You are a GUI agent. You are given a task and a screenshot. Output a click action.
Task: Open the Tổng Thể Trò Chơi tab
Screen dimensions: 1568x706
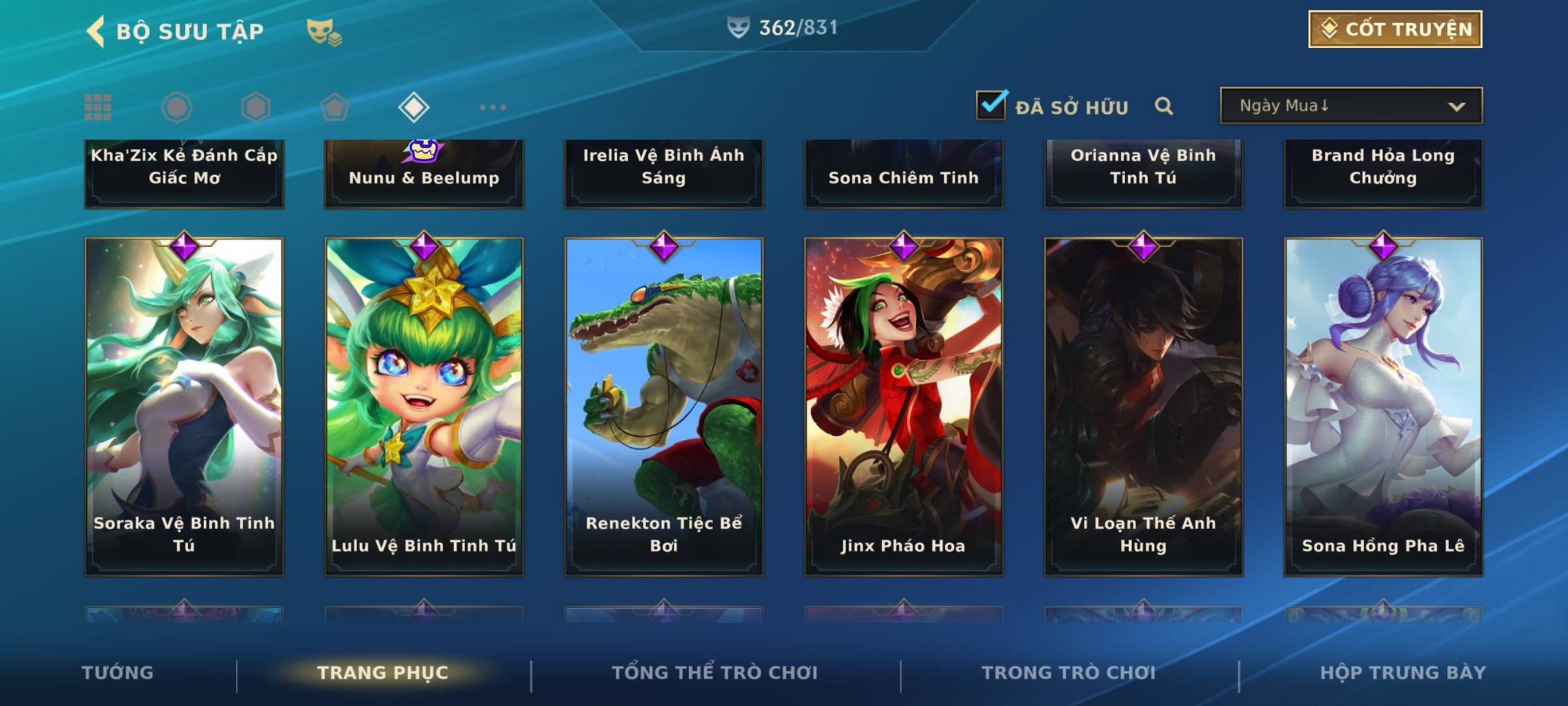click(x=715, y=673)
